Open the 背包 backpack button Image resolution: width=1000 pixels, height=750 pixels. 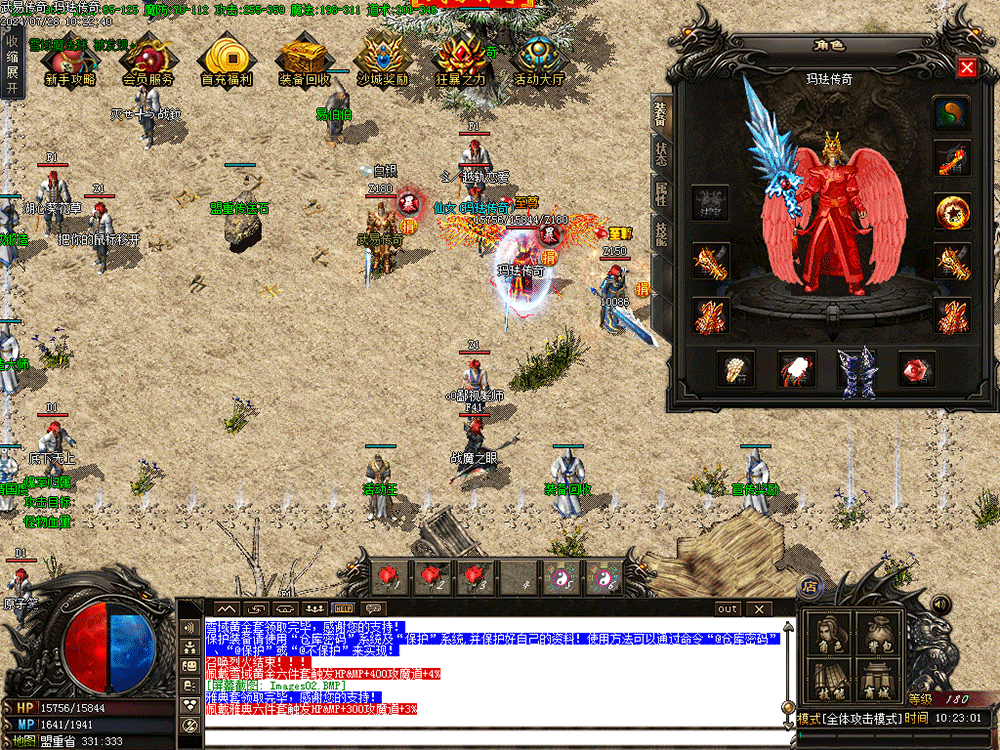tap(879, 634)
